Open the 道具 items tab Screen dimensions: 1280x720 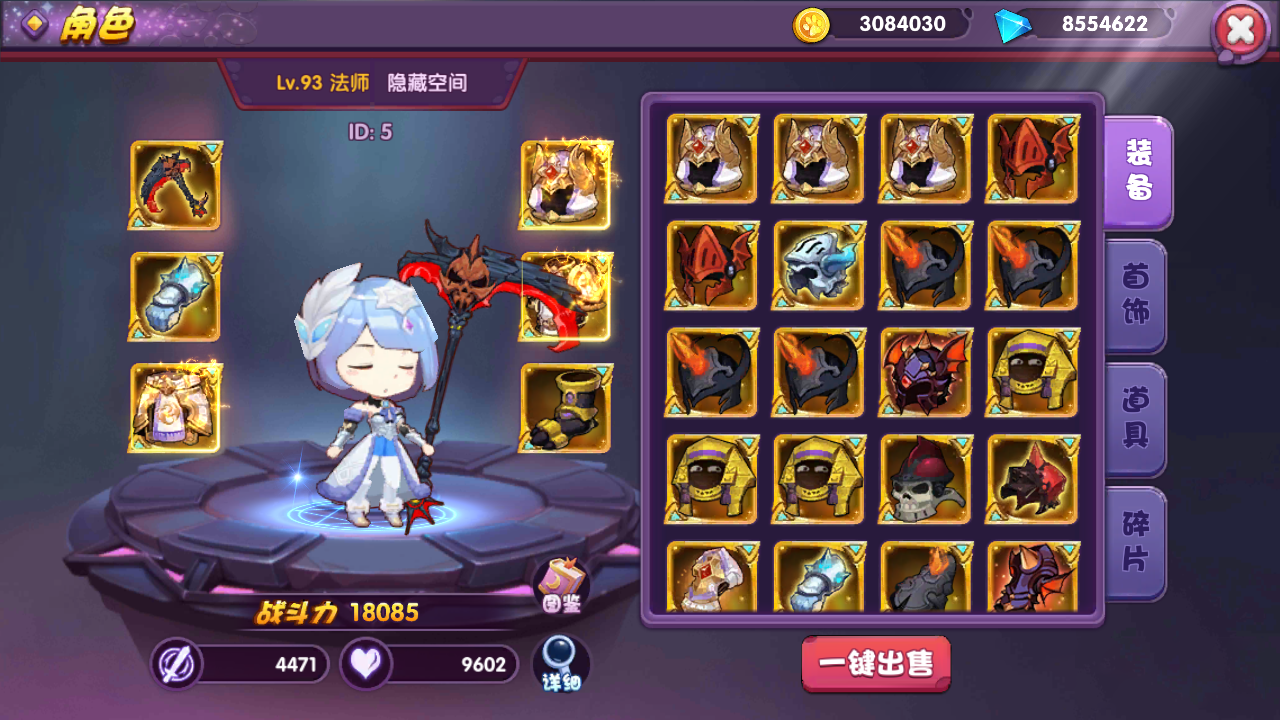[1139, 418]
